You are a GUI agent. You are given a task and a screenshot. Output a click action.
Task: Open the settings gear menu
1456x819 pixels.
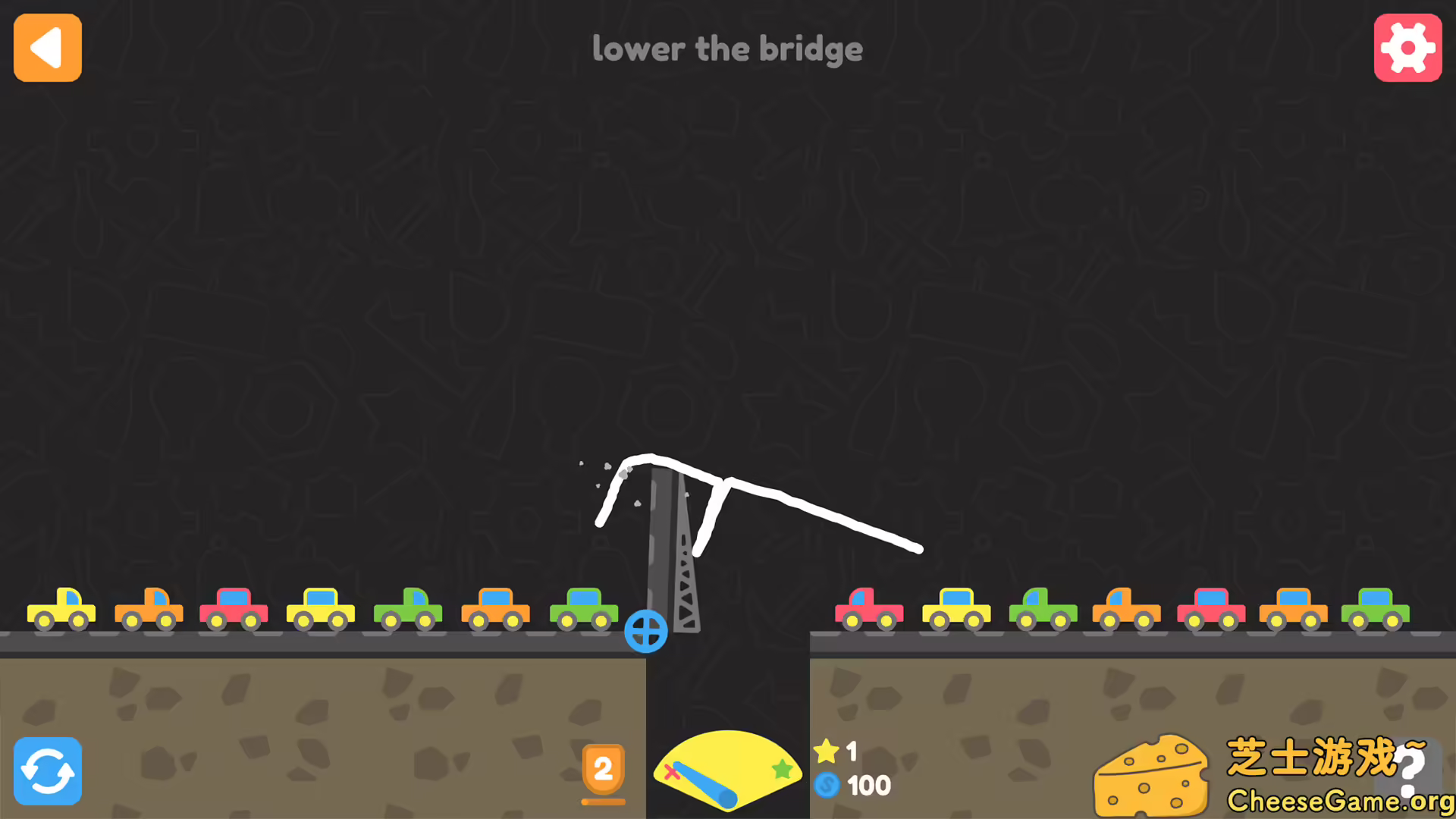coord(1408,47)
